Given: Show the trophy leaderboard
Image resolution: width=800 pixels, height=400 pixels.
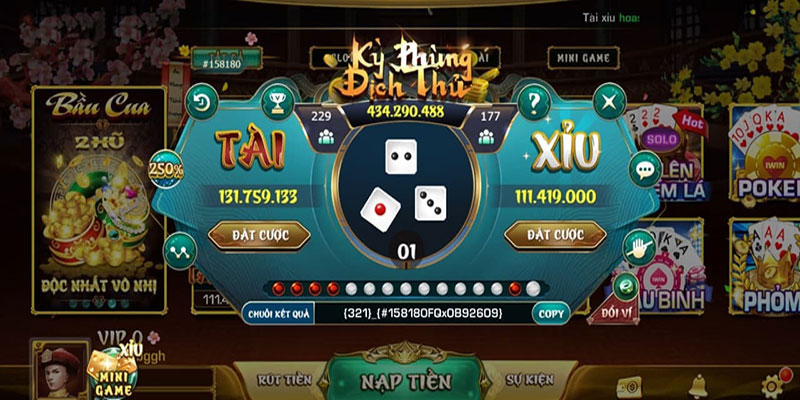Looking at the screenshot, I should coord(275,101).
